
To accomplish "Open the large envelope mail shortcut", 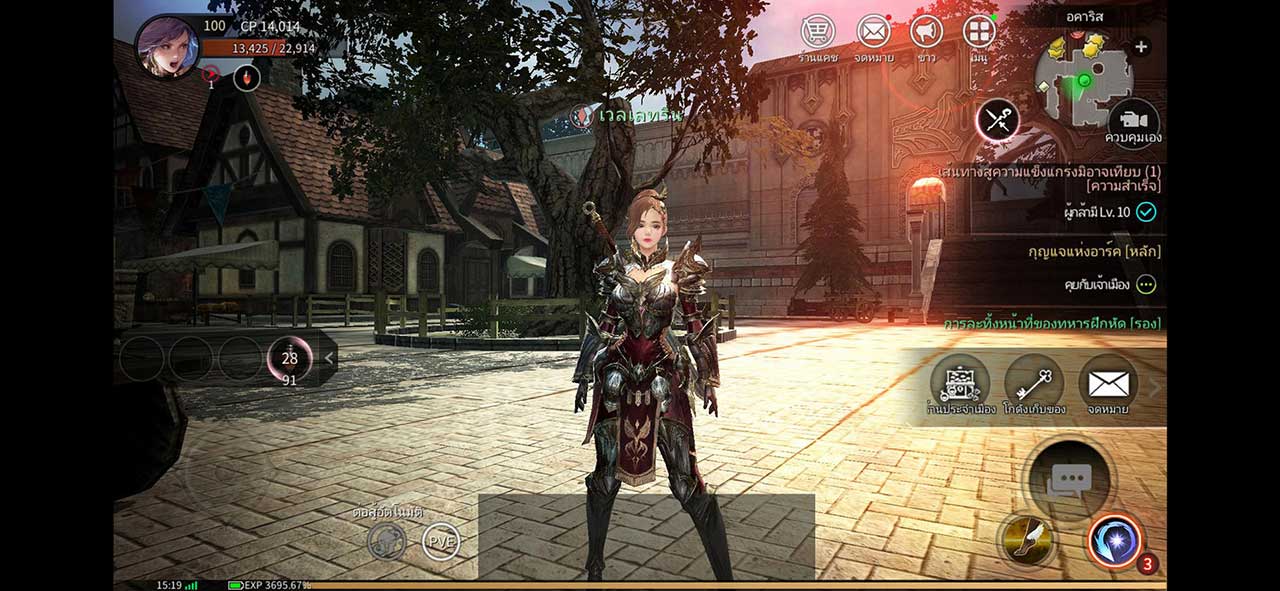I will coord(1108,384).
